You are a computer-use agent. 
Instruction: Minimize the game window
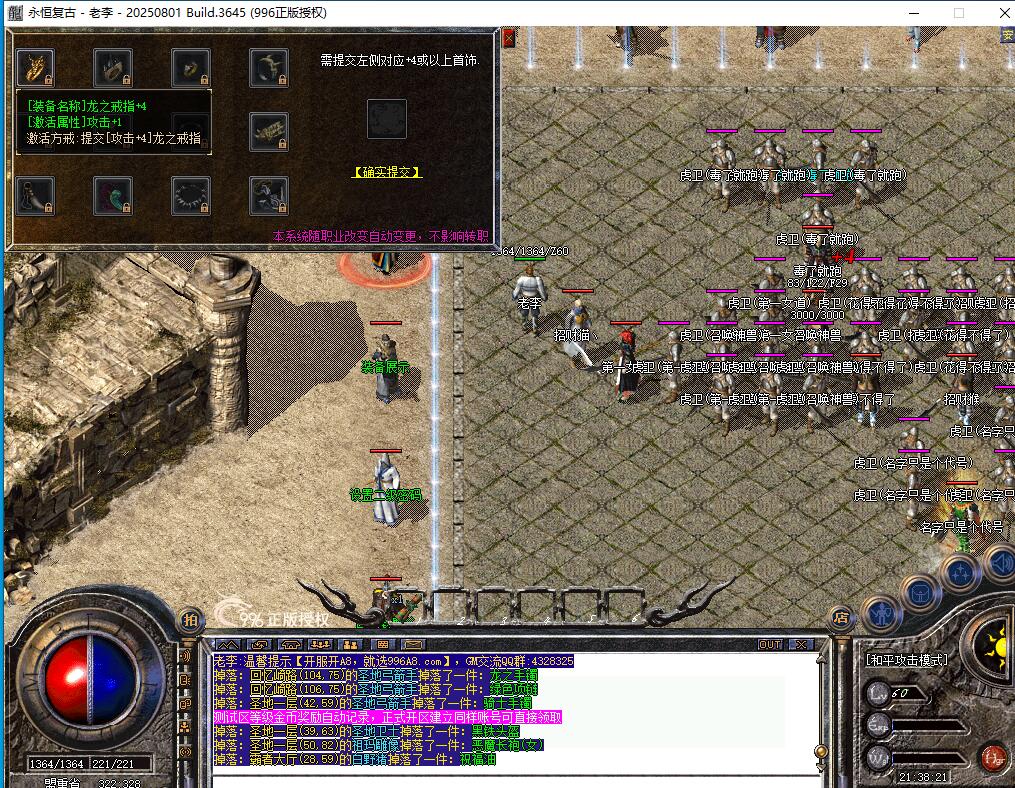pos(914,13)
